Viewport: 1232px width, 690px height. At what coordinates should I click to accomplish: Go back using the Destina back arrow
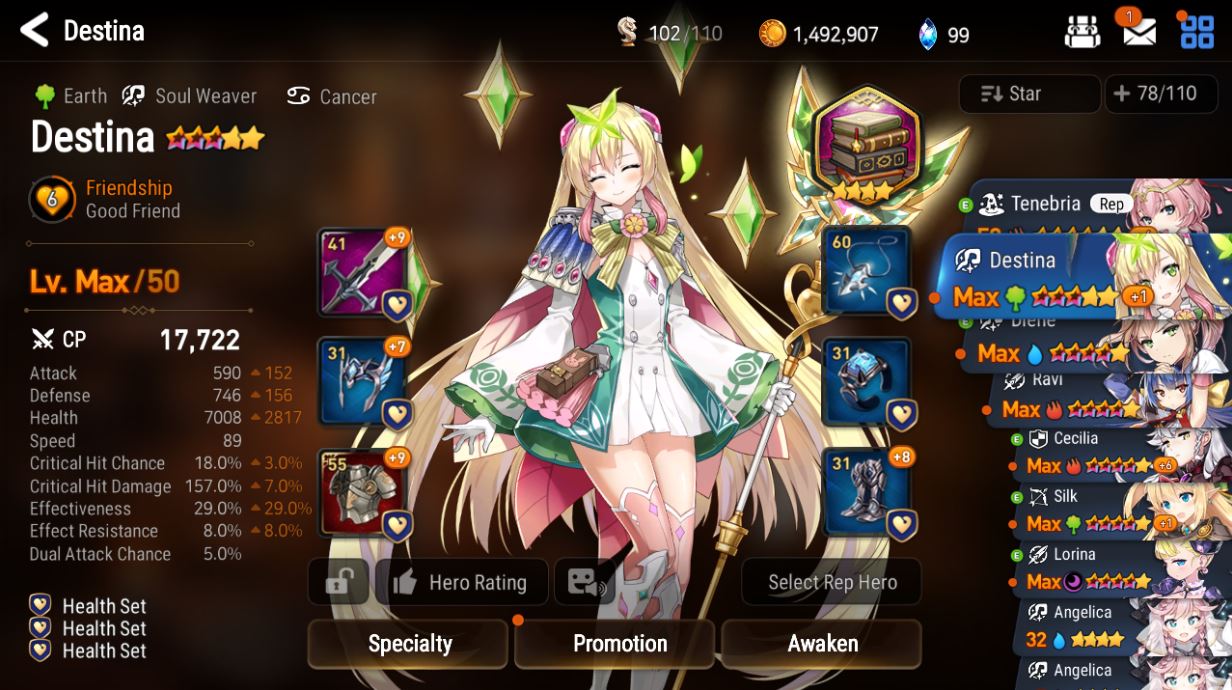point(35,31)
